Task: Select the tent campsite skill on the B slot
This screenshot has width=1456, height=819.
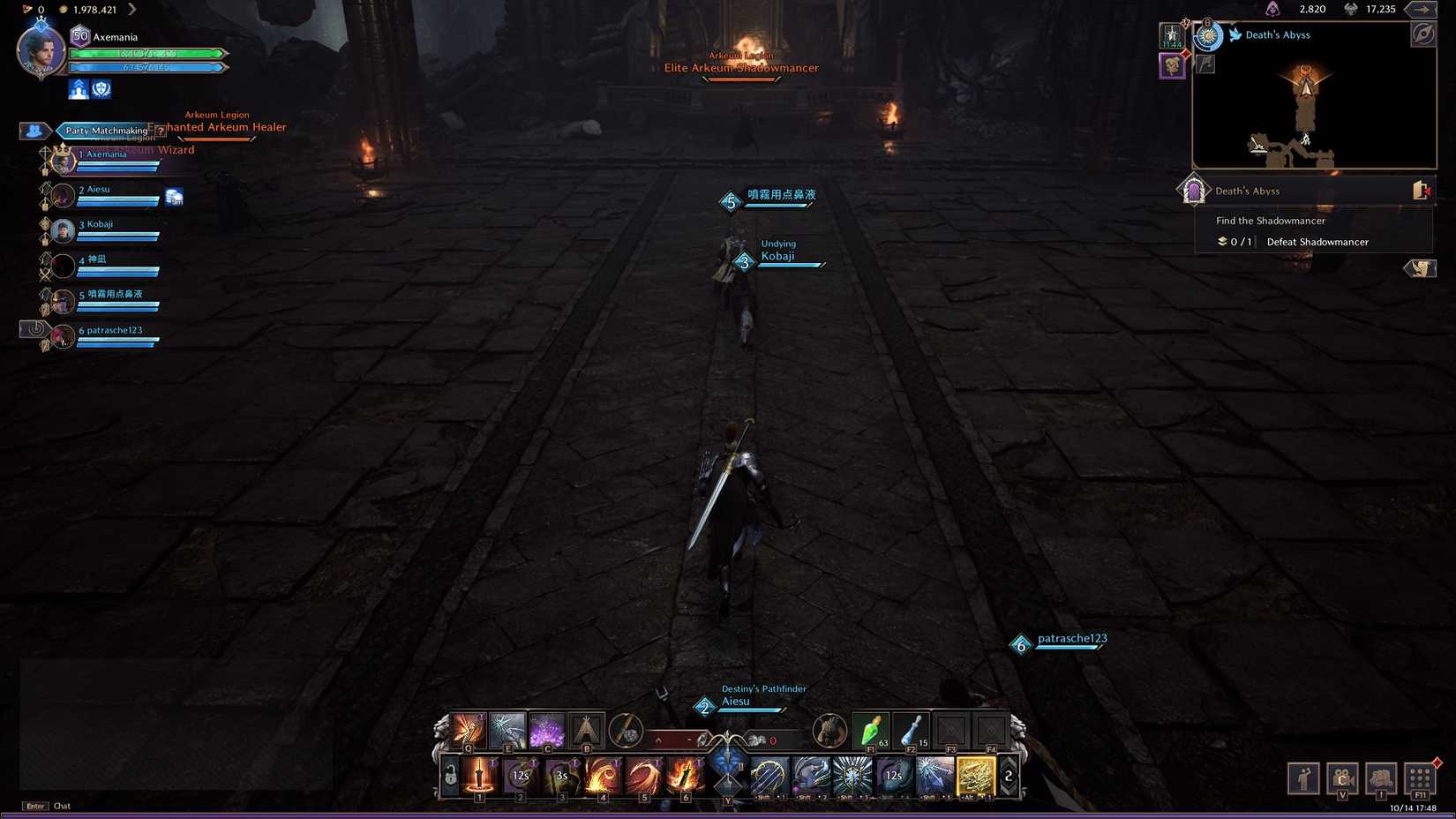Action: point(586,728)
